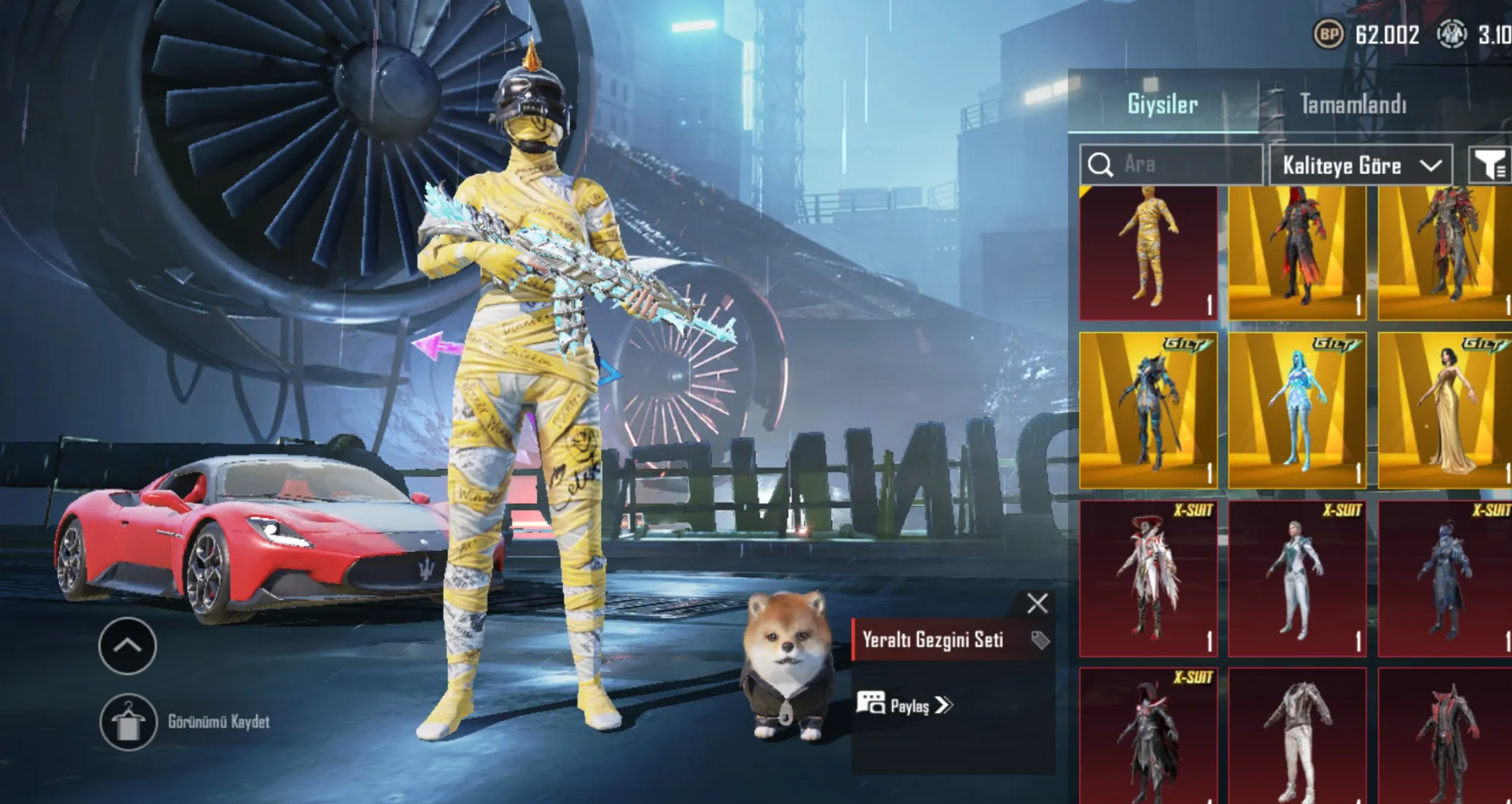Select the white and teal X-Suit
This screenshot has height=804, width=1512.
click(x=1296, y=578)
